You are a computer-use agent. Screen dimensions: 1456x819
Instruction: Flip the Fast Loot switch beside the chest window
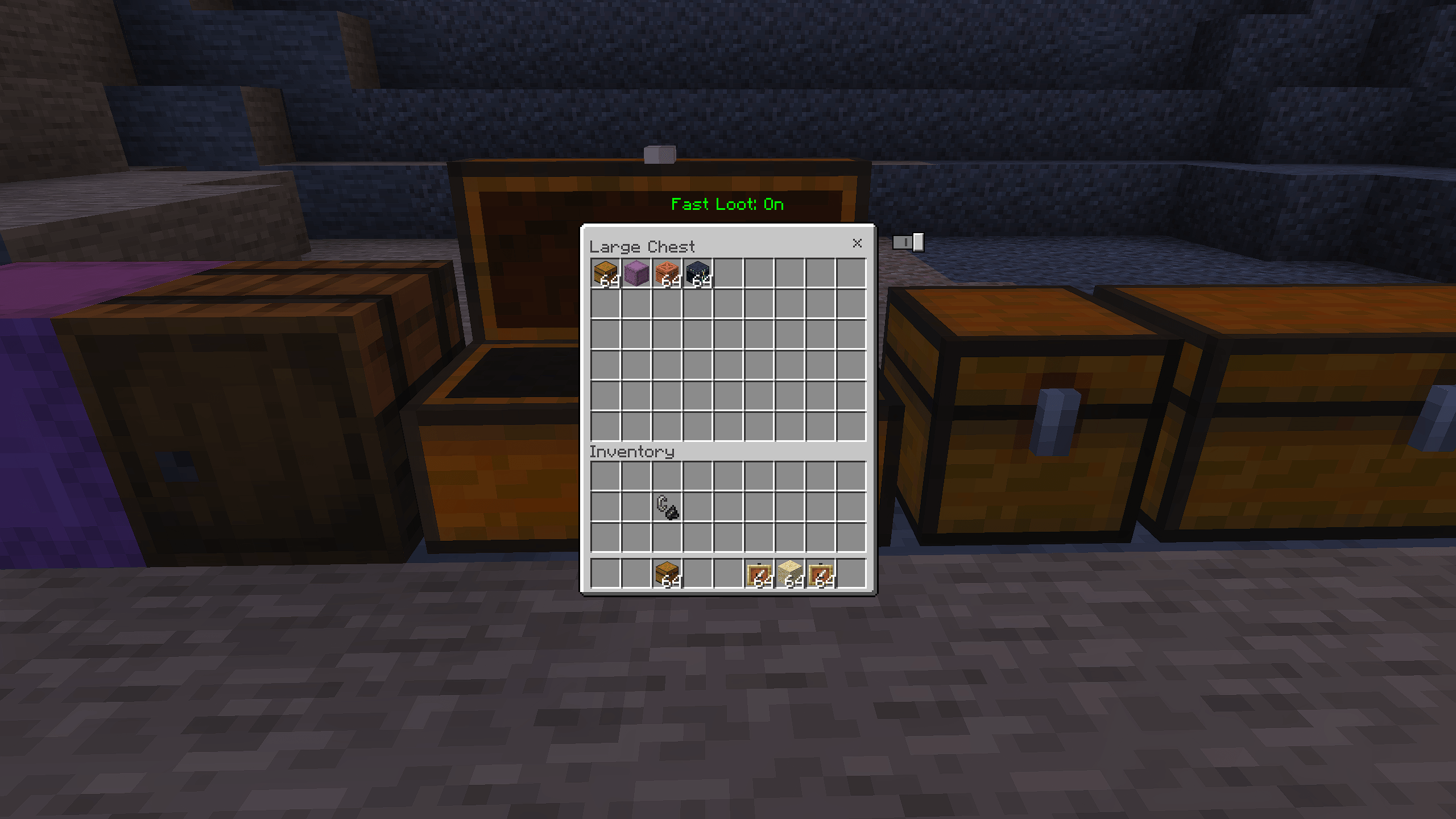(910, 242)
